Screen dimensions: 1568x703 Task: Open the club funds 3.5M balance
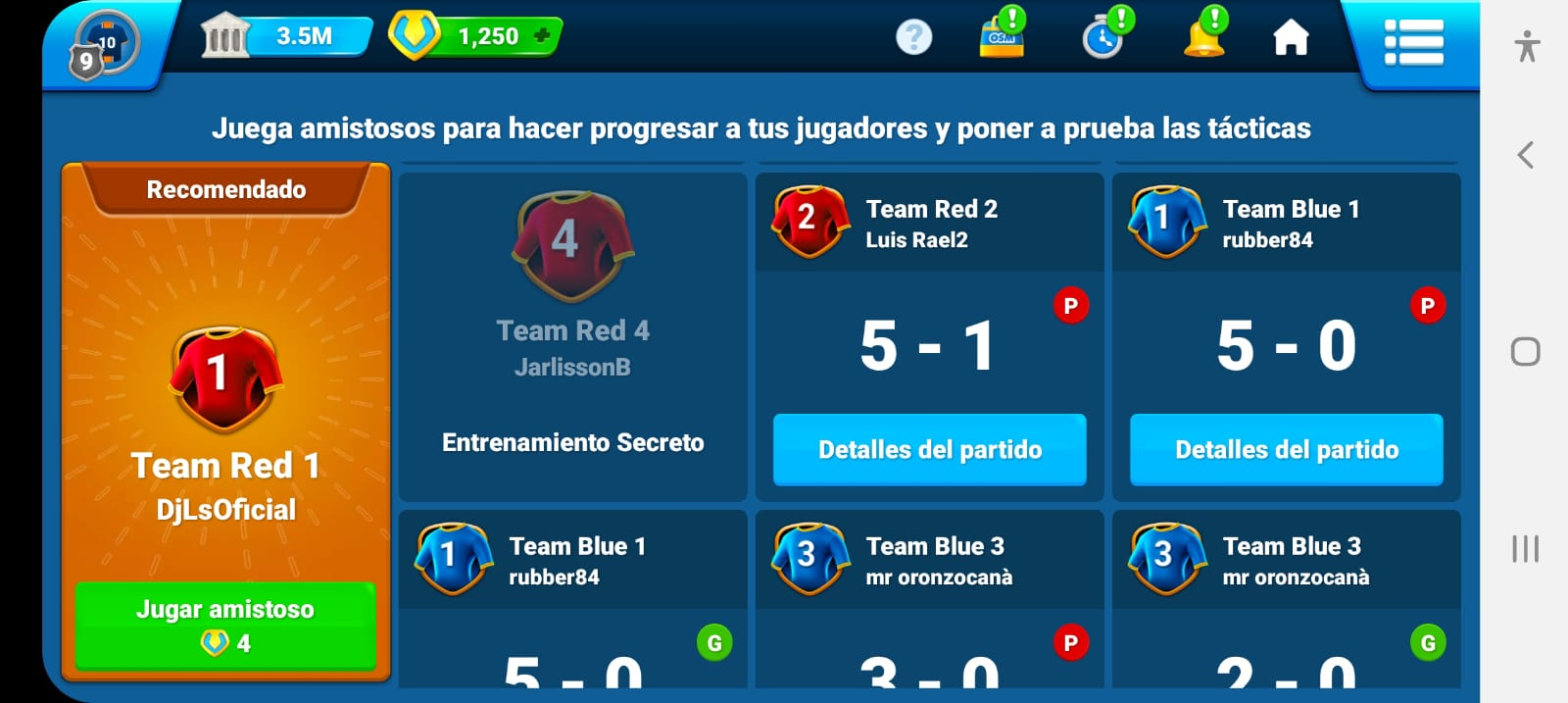coord(286,36)
